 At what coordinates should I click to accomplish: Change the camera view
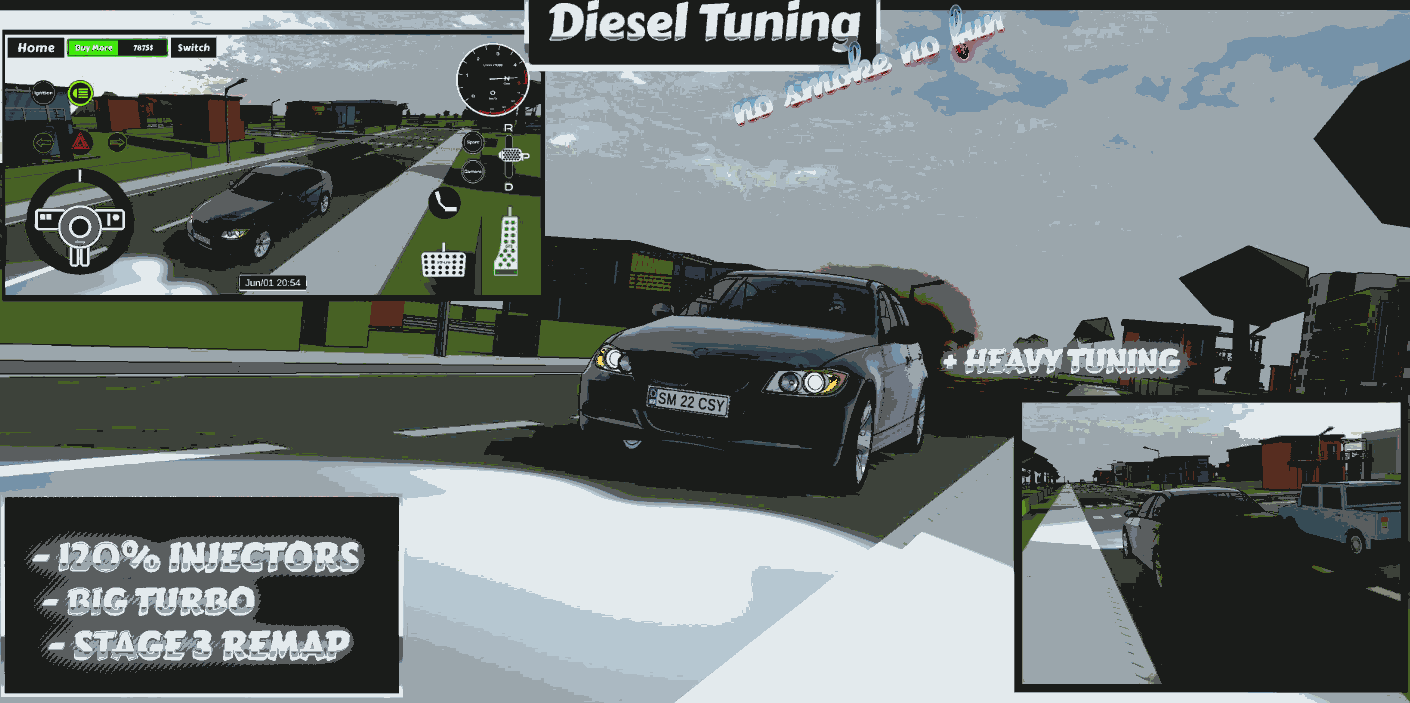(x=474, y=172)
